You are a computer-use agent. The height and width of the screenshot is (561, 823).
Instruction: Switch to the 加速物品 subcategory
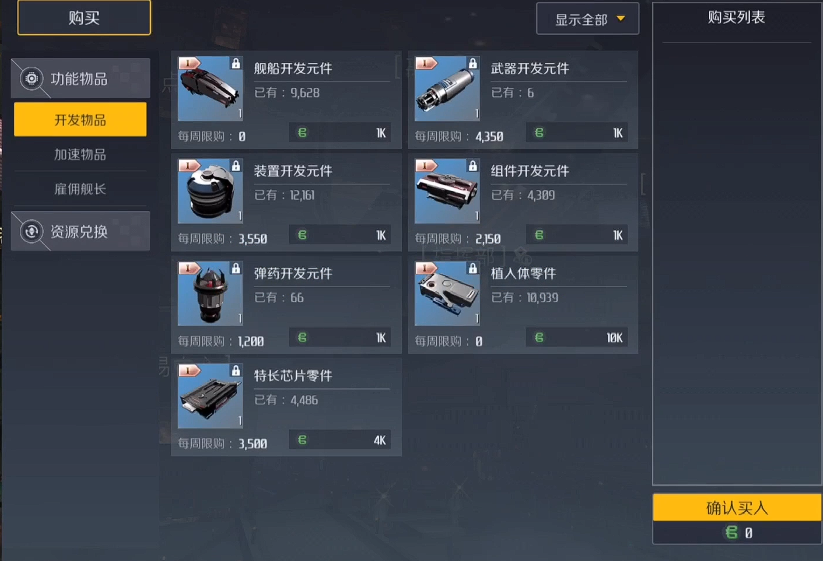[80, 154]
